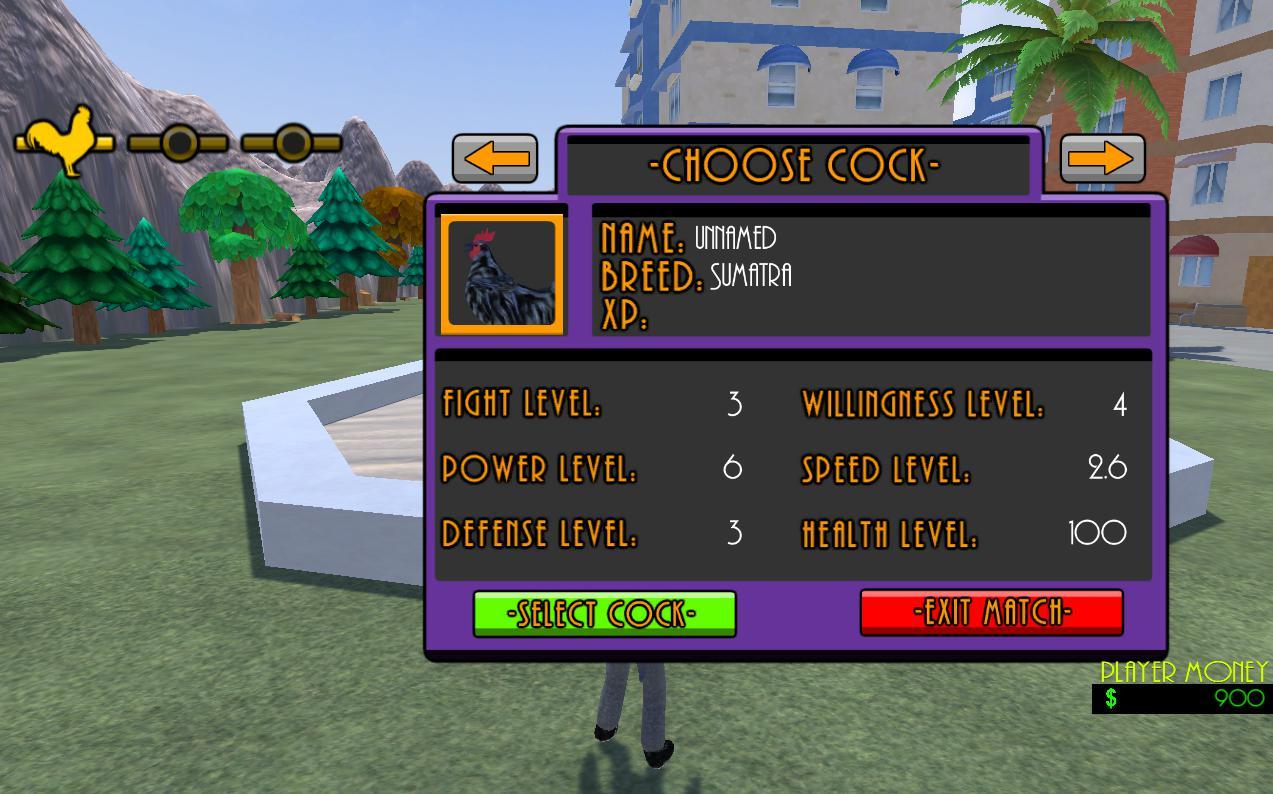1273x794 pixels.
Task: Show the previous rooster with the left arrow
Action: point(495,158)
